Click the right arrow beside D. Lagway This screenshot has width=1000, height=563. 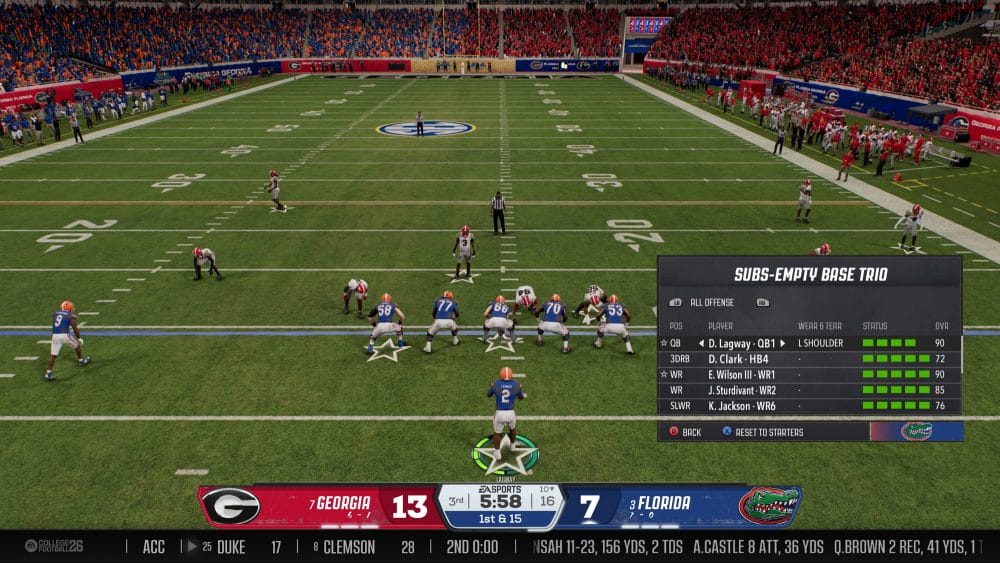pos(783,343)
